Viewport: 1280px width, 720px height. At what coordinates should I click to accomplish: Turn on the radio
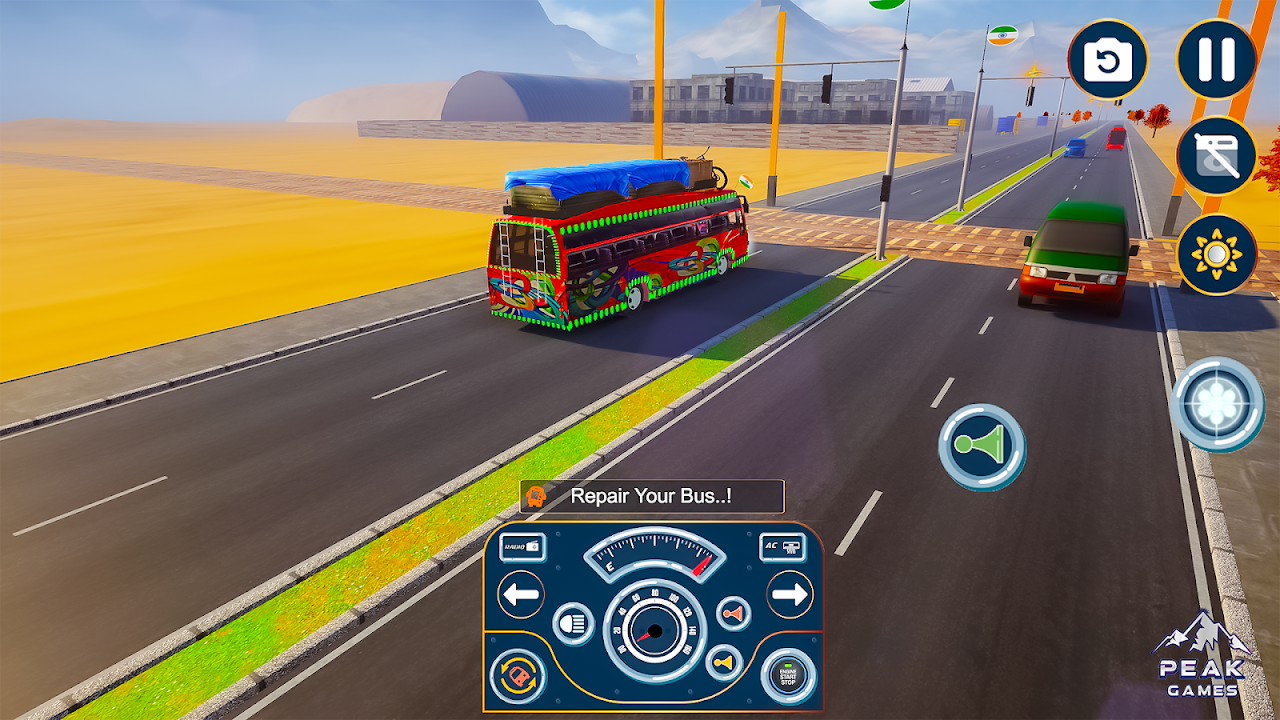[x=522, y=546]
